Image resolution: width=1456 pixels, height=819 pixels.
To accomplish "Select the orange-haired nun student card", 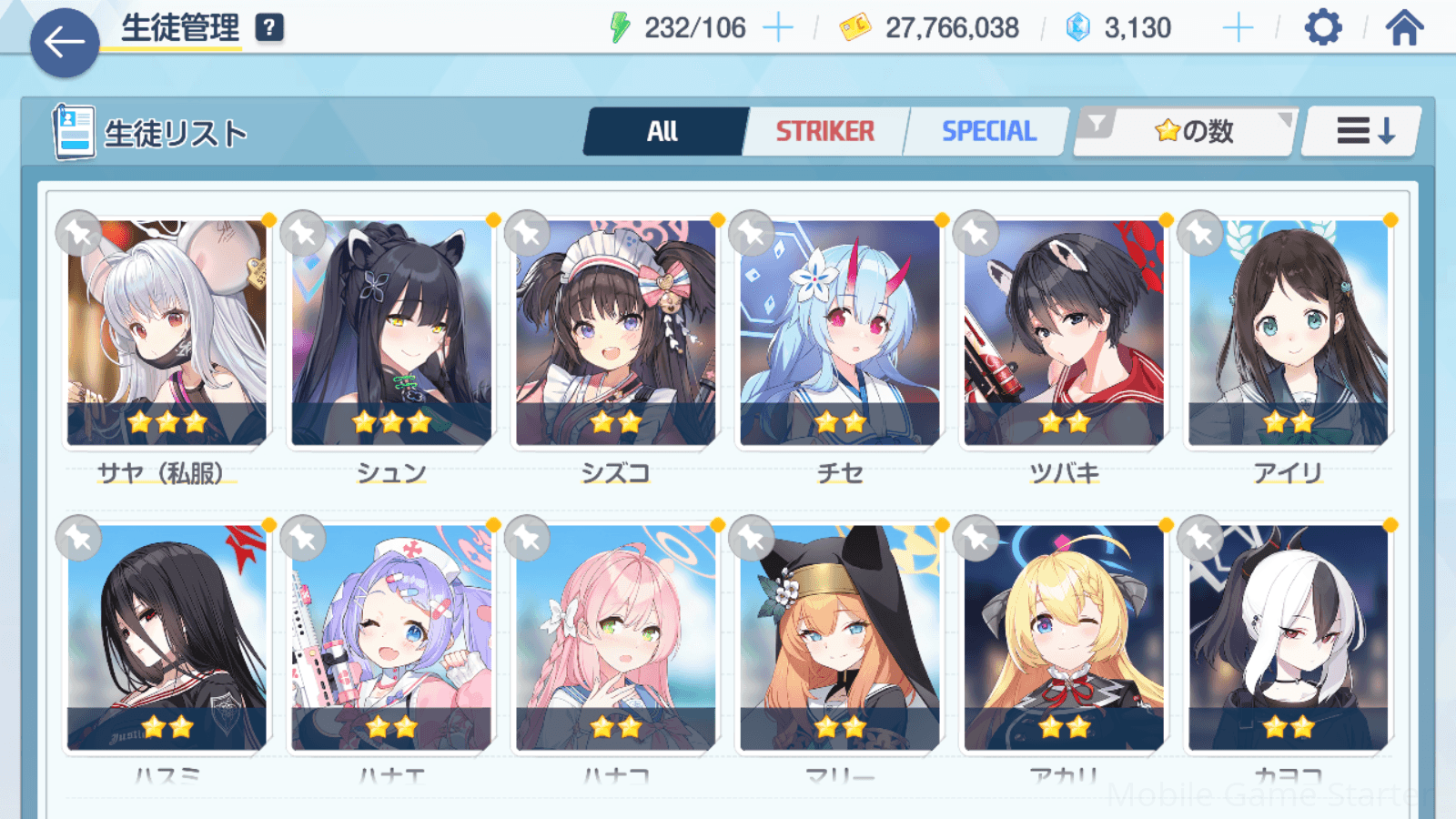I will (x=839, y=637).
